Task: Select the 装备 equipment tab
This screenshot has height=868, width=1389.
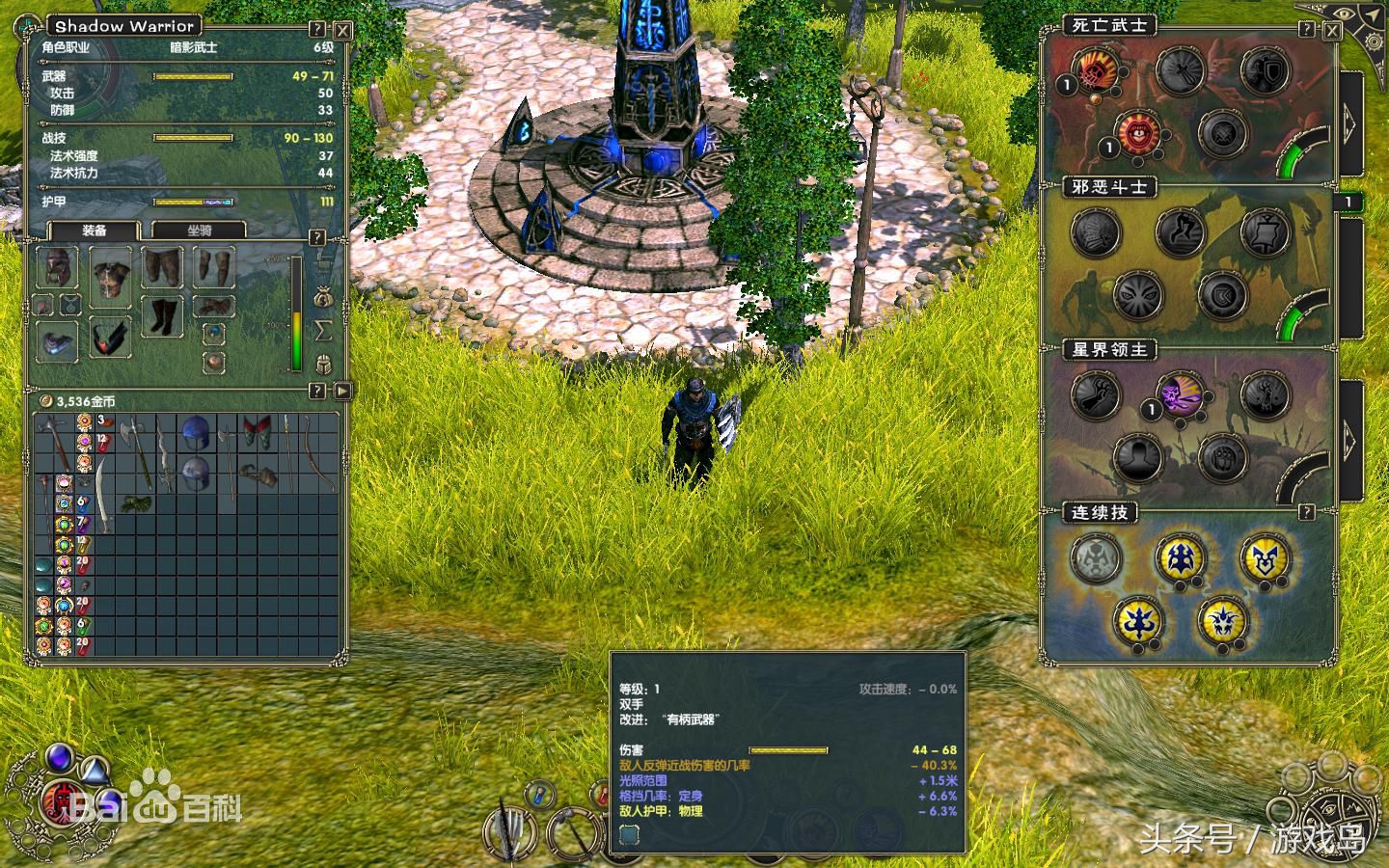Action: tap(94, 231)
